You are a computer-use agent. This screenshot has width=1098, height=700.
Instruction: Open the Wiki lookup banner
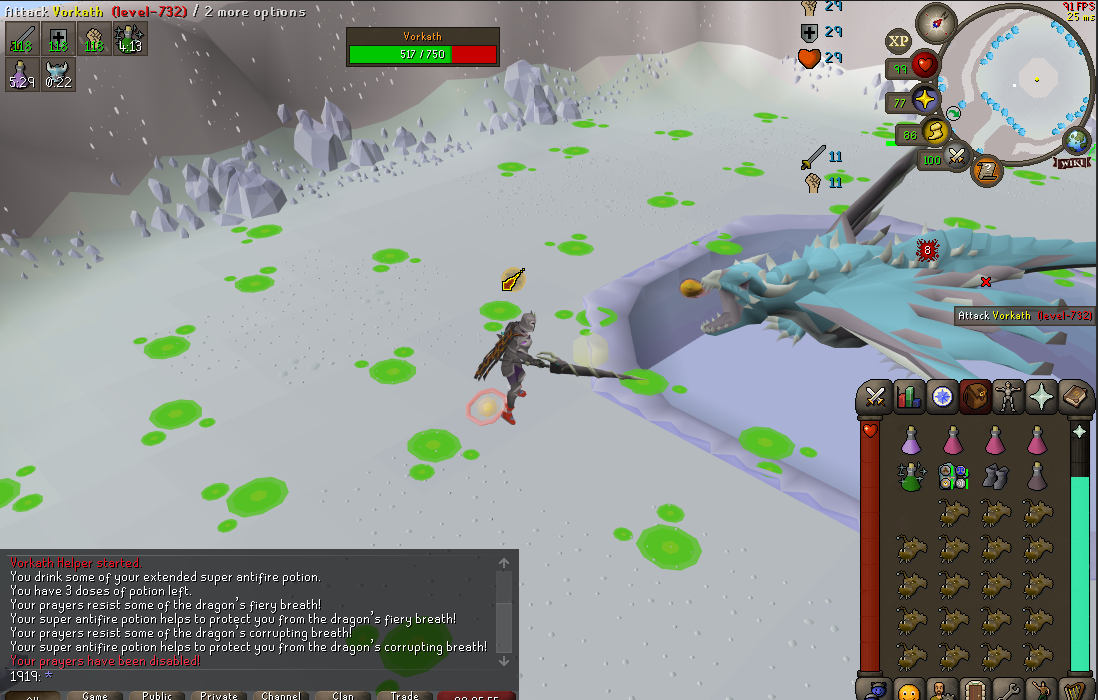click(x=1074, y=162)
